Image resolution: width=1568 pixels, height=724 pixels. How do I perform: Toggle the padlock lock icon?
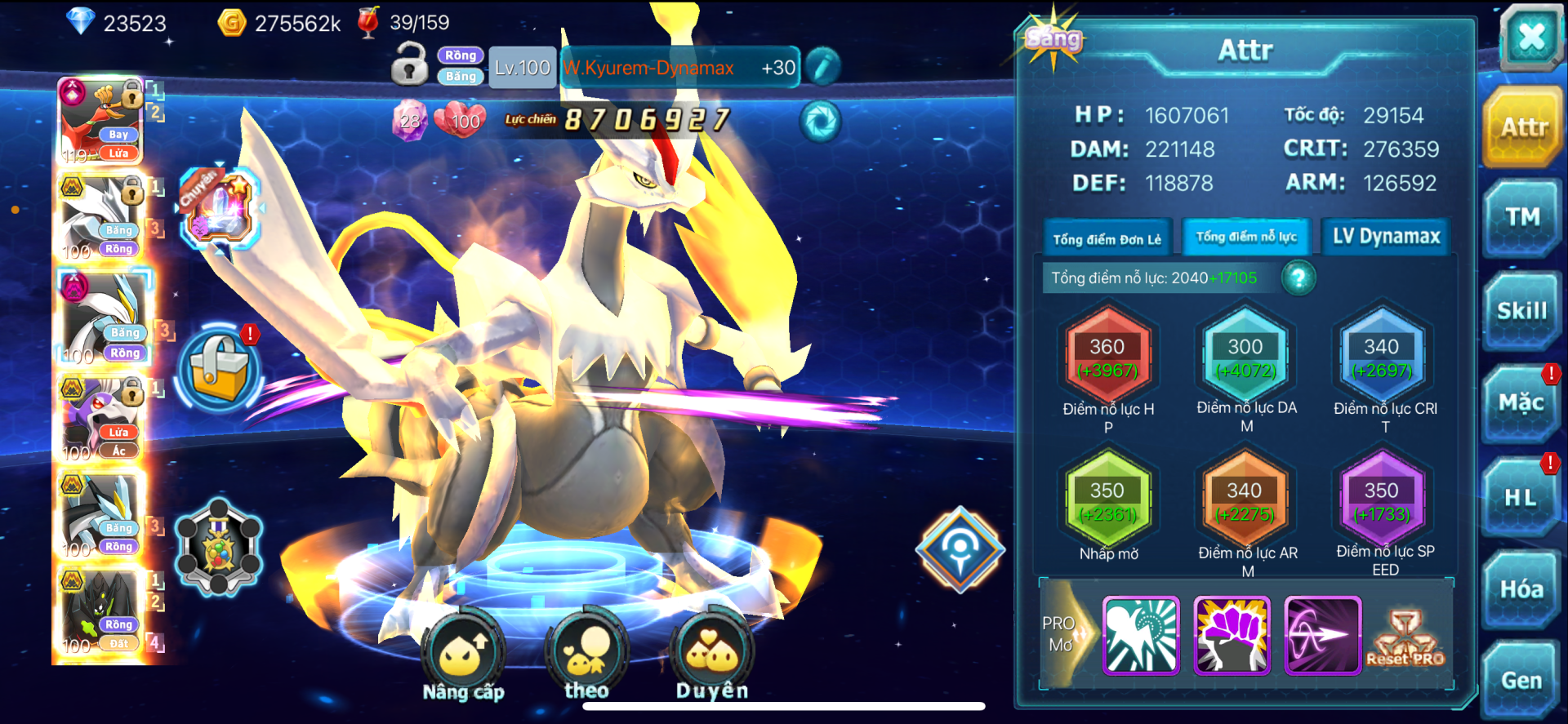pos(409,64)
